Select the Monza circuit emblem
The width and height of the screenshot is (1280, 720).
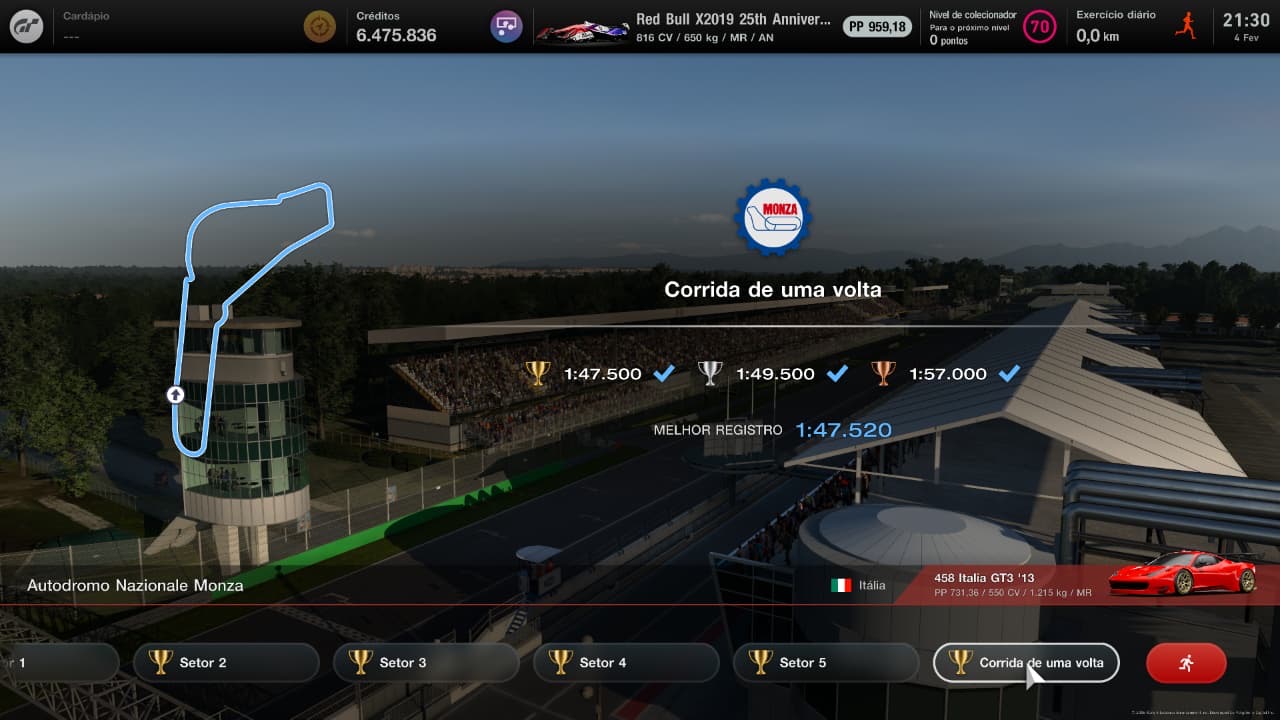click(771, 219)
